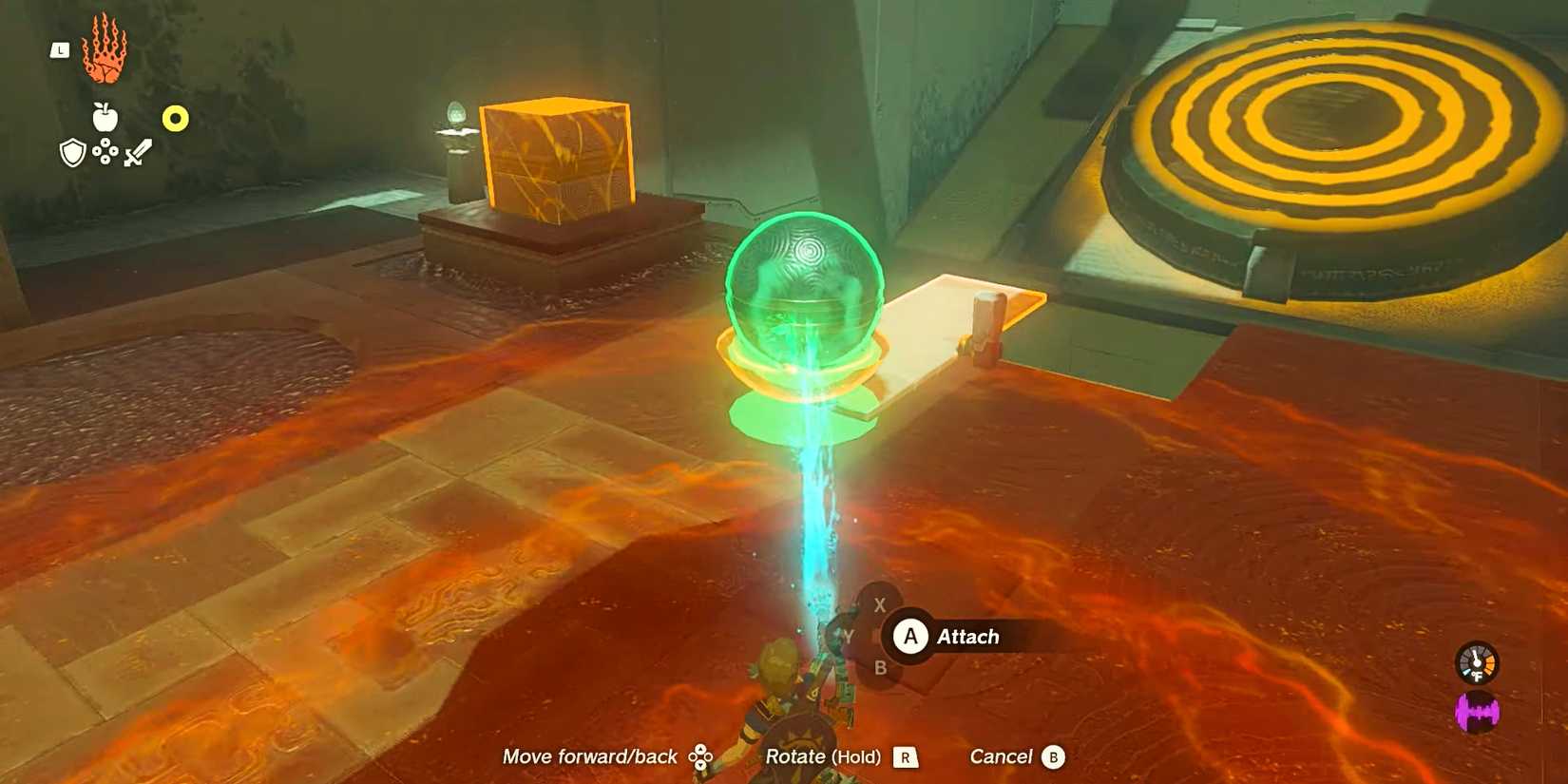Click the temperature gauge indicator
Viewport: 1568px width, 784px height.
[1476, 664]
